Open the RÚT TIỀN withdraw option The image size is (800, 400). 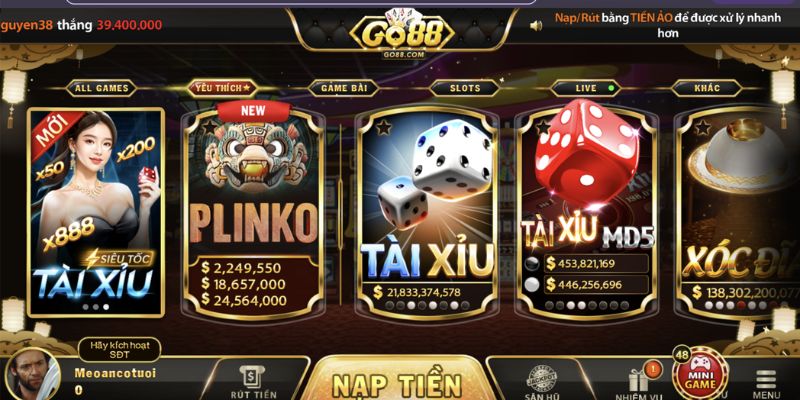(x=253, y=382)
